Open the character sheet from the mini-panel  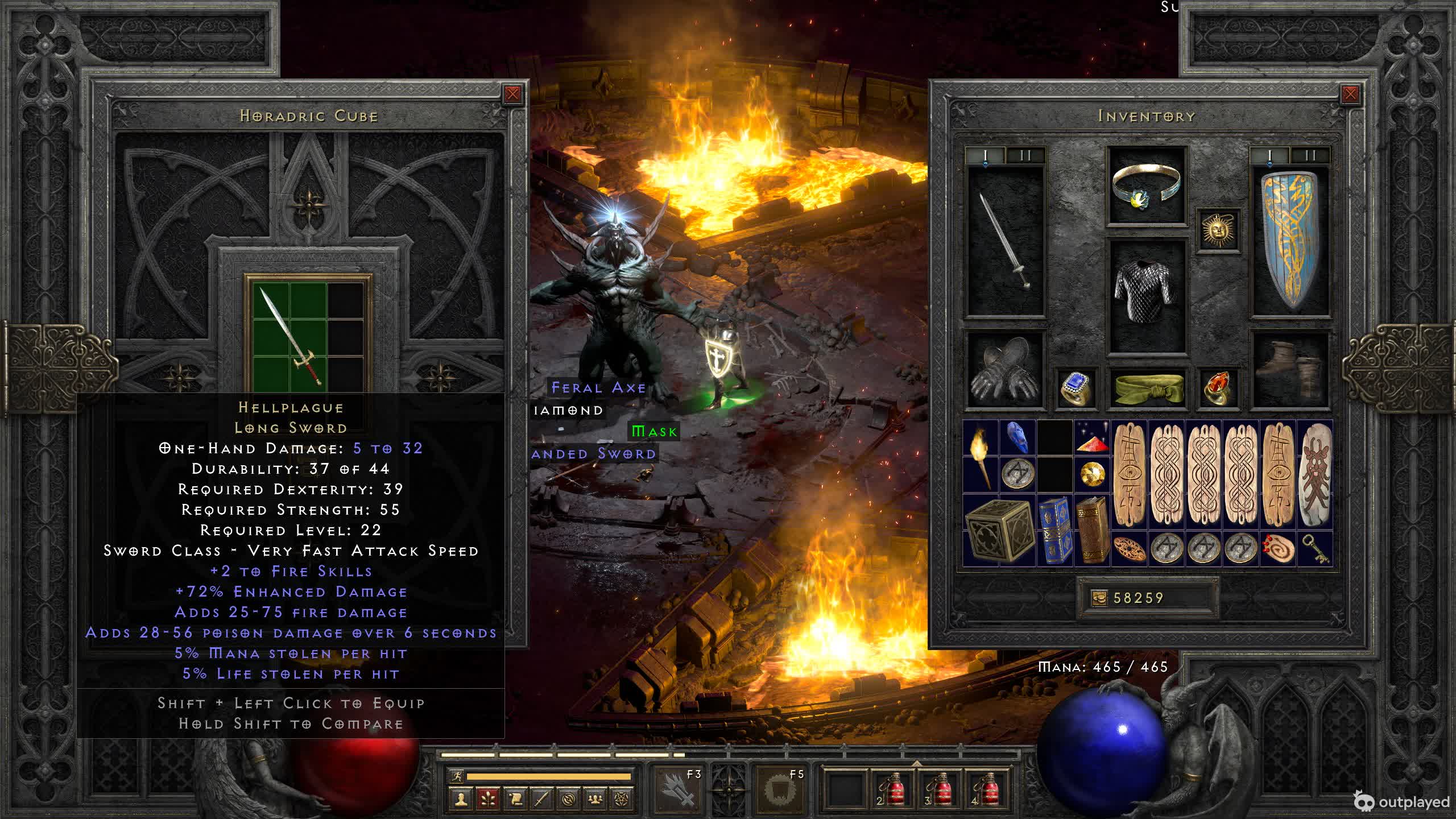click(461, 800)
